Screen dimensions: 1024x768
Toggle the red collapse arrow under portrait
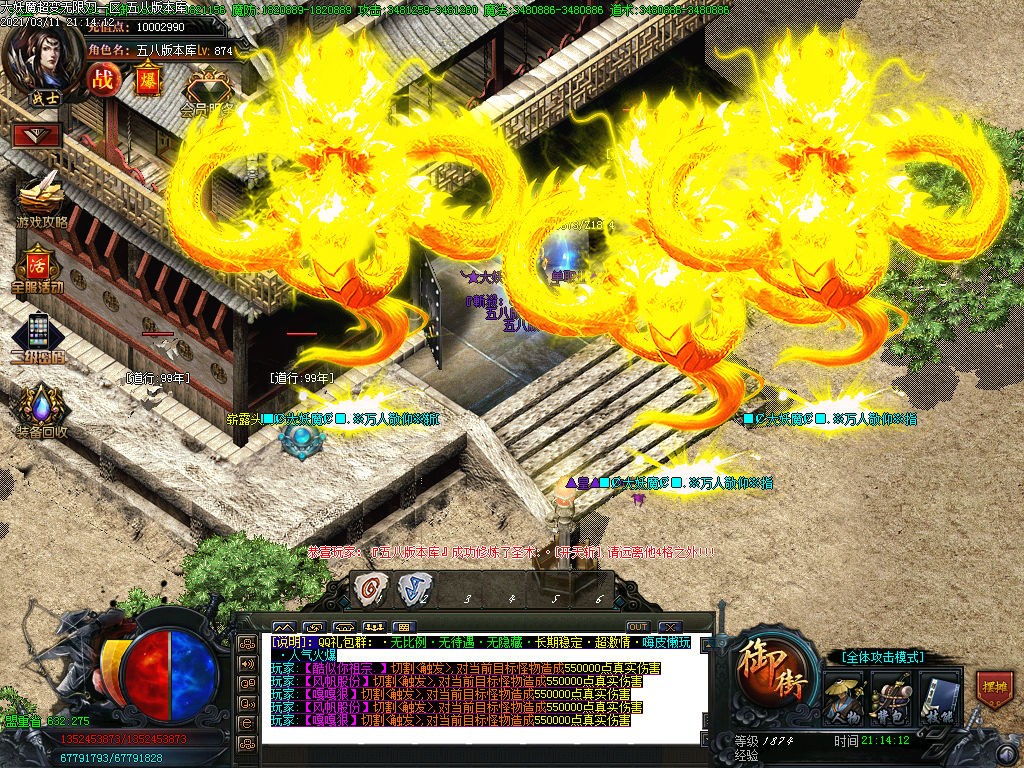click(37, 135)
